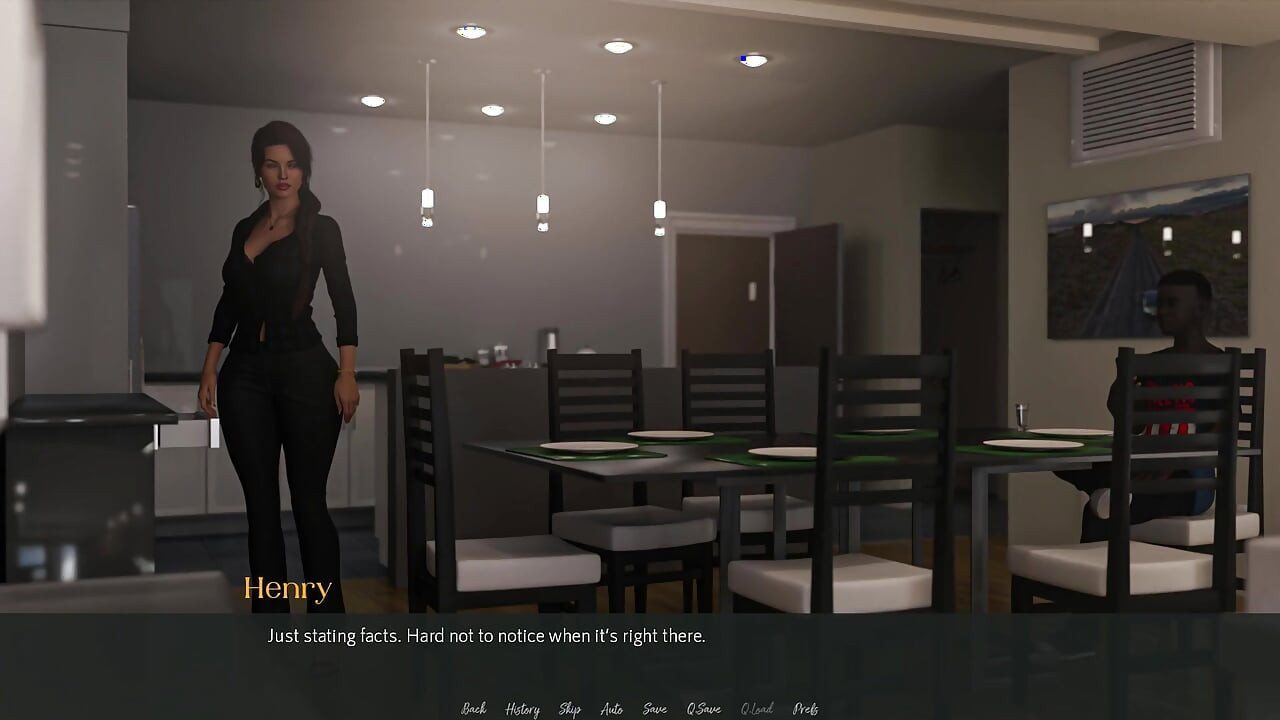Click the seated man at the table
This screenshot has width=1280, height=720.
point(1180,330)
